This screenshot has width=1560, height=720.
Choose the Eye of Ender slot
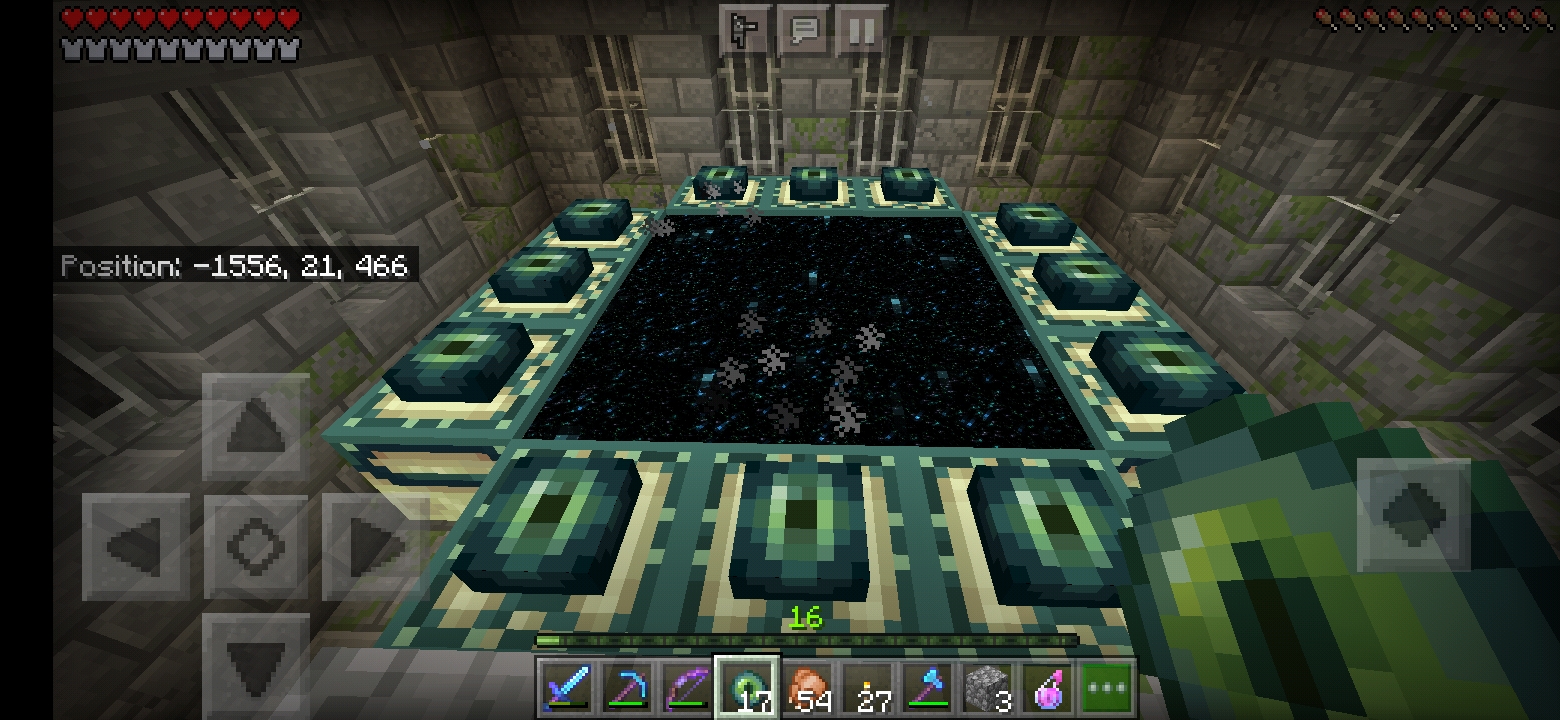coord(747,688)
